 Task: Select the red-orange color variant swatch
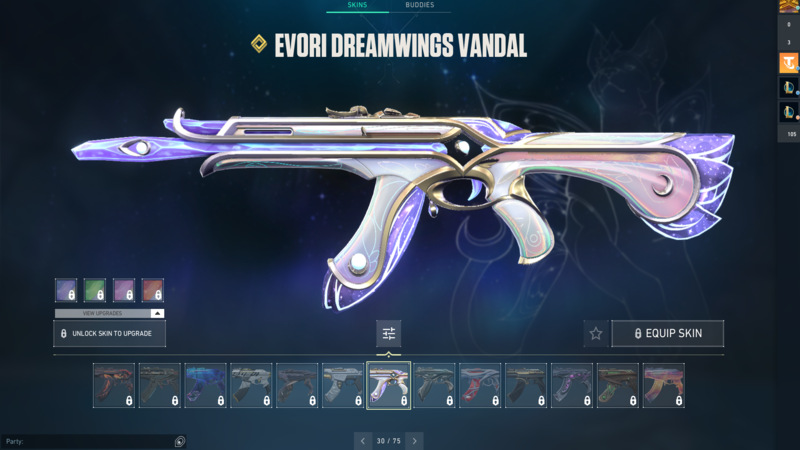pos(153,290)
